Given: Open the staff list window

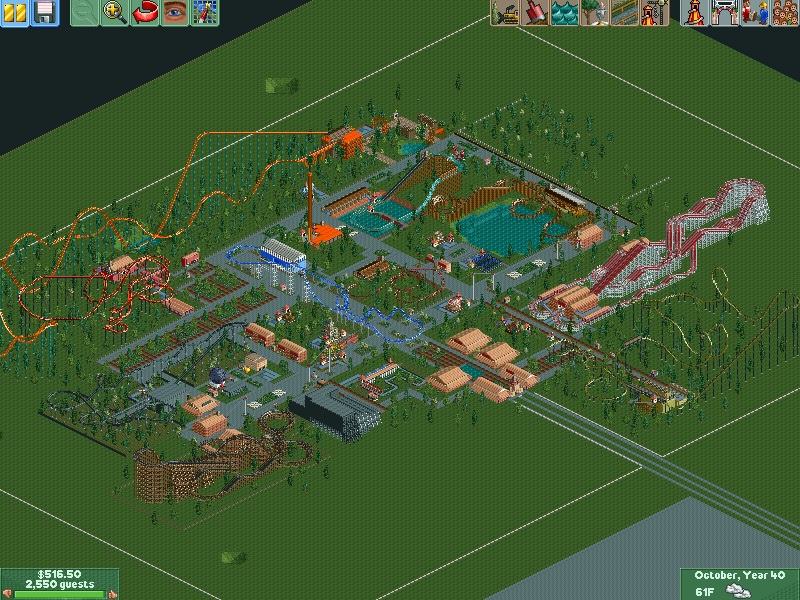Looking at the screenshot, I should (755, 13).
